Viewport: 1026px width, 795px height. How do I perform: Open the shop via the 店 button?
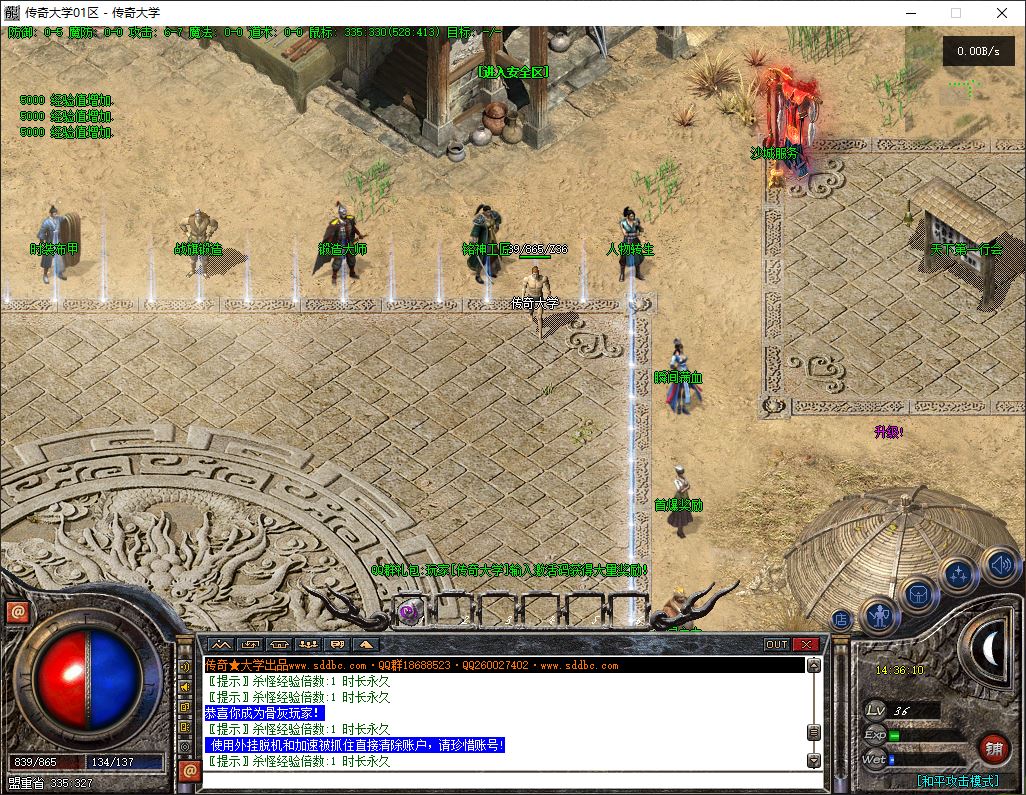[x=841, y=620]
